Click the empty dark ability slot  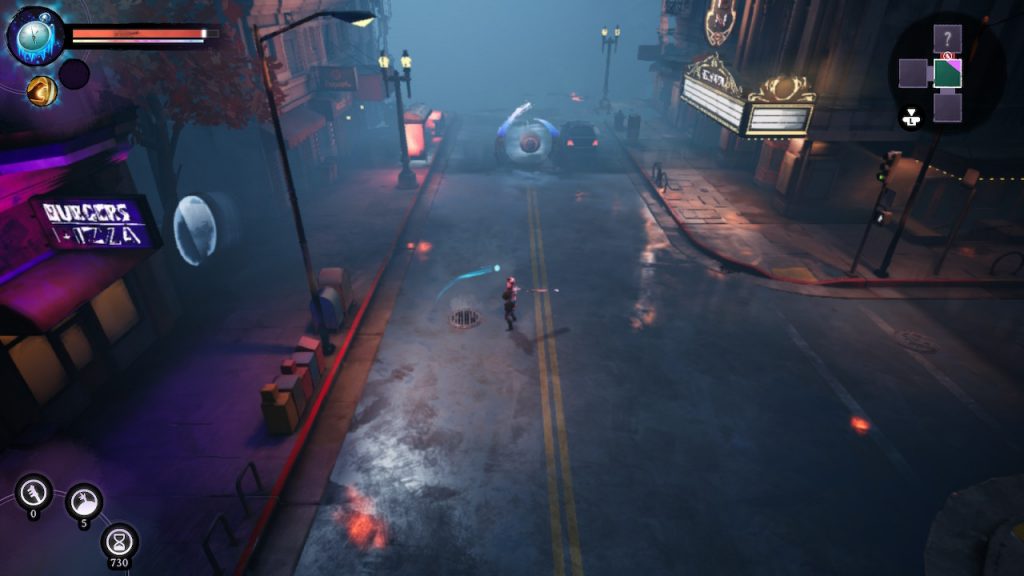click(x=74, y=74)
